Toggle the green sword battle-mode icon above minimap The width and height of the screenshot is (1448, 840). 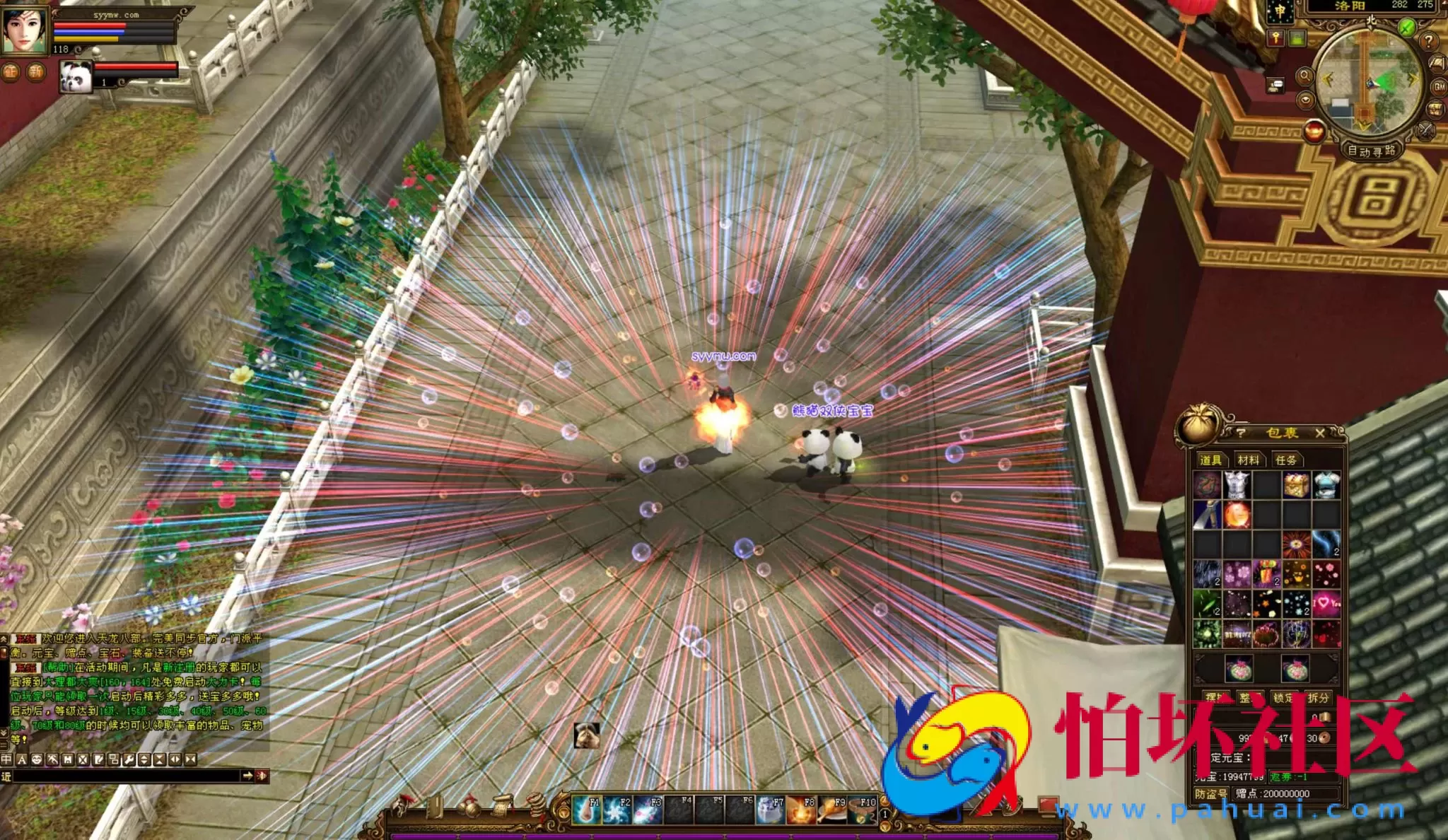coord(1406,27)
